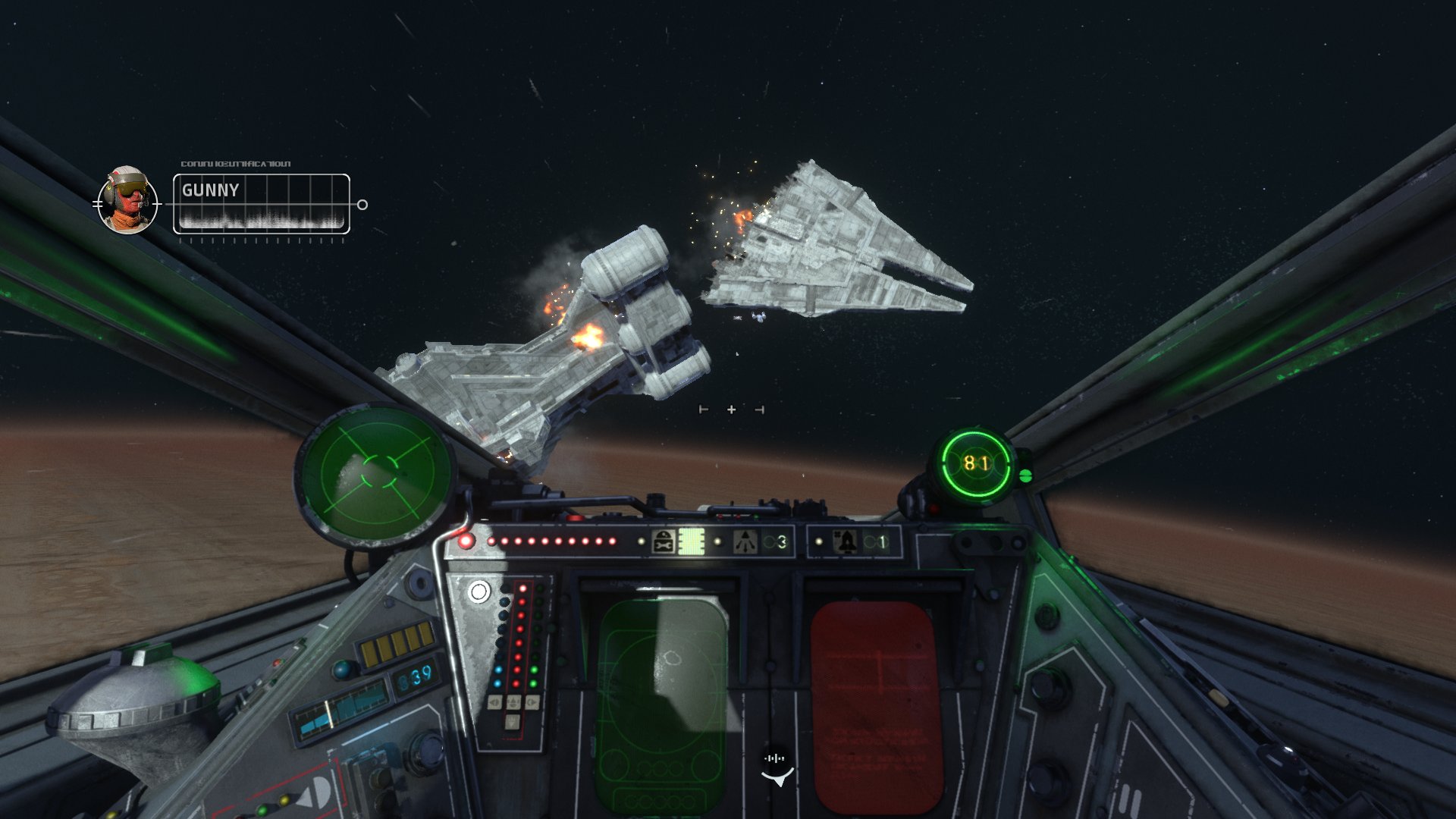Select the wrench repair status icon

click(x=664, y=541)
